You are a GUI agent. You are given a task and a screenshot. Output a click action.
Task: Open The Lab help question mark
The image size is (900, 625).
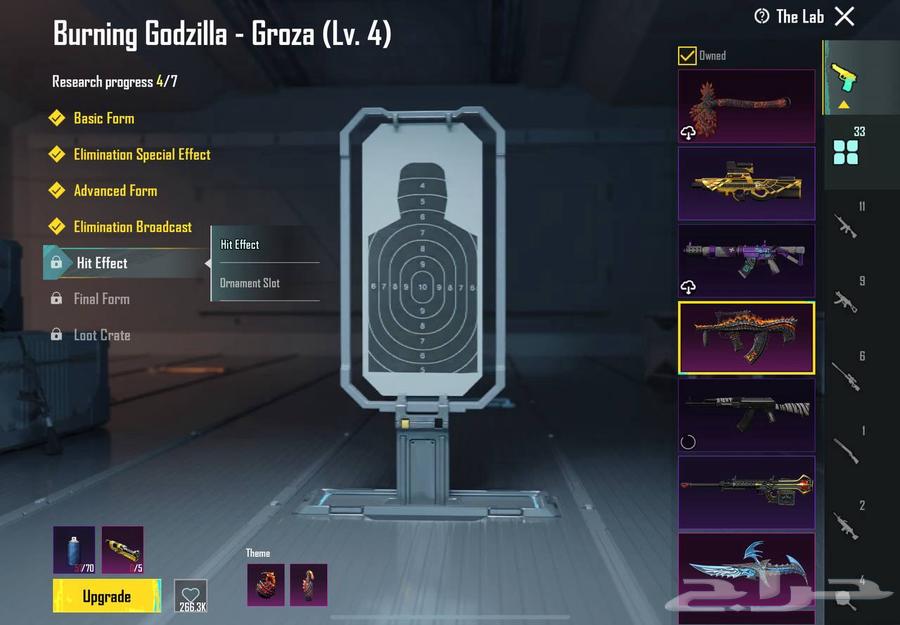tap(762, 16)
